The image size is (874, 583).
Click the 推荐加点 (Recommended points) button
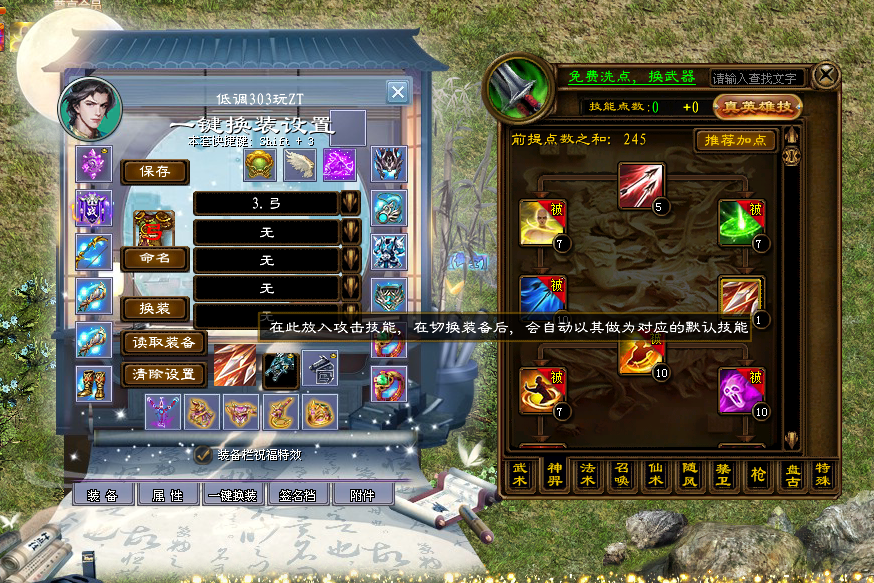point(735,140)
